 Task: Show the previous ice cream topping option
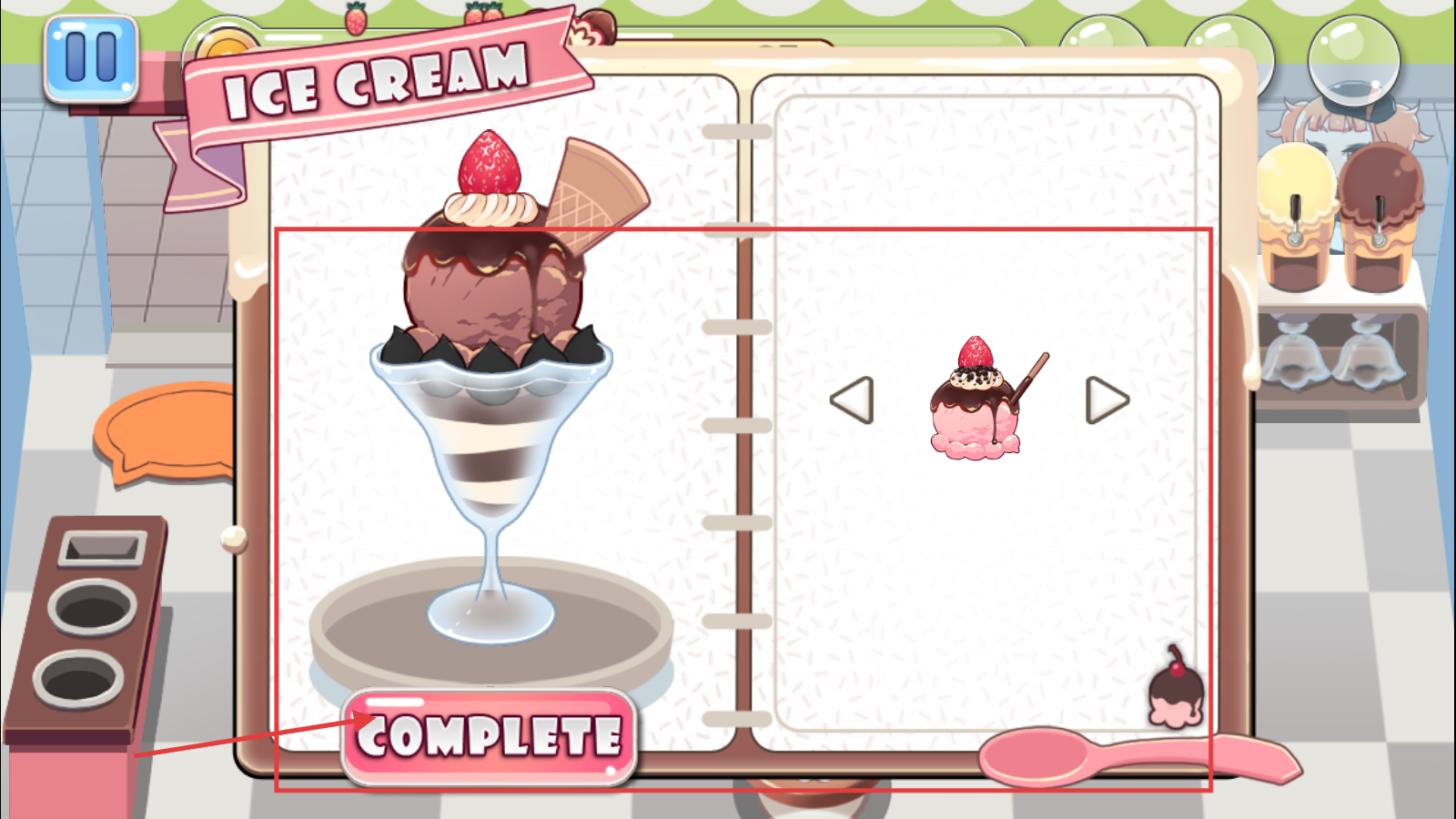(853, 400)
